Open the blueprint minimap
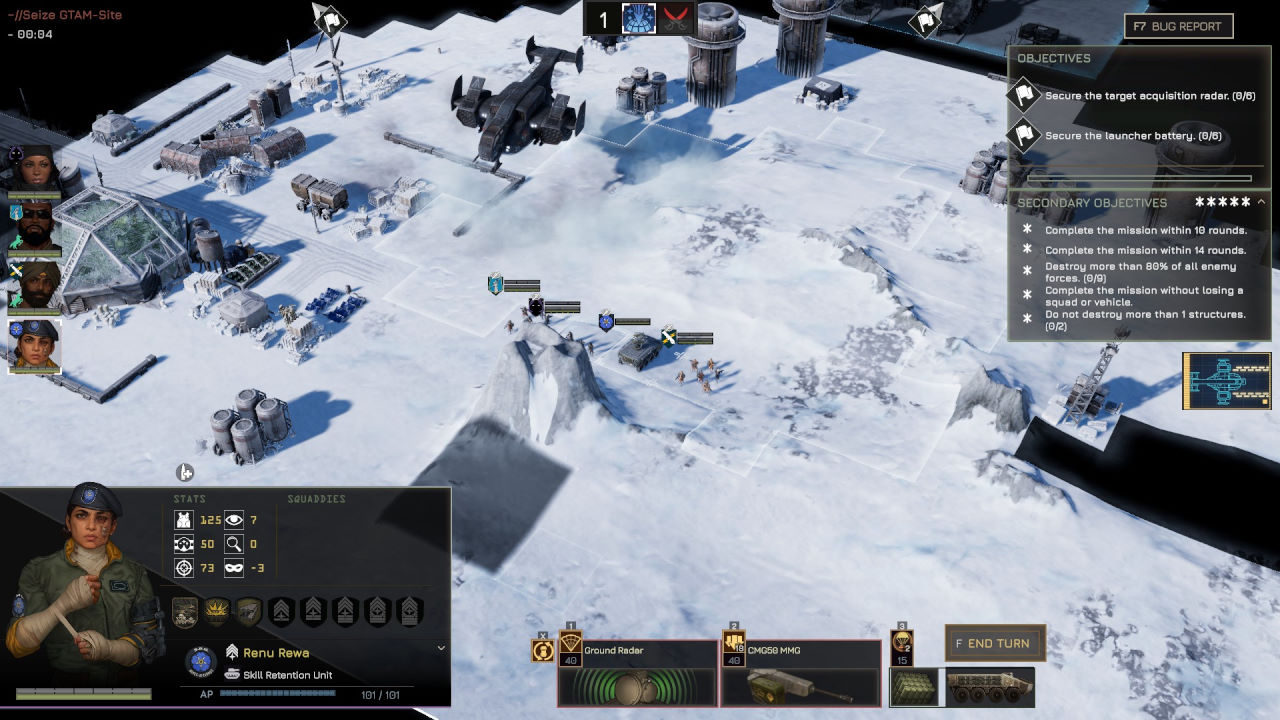This screenshot has height=720, width=1280. pos(1226,381)
